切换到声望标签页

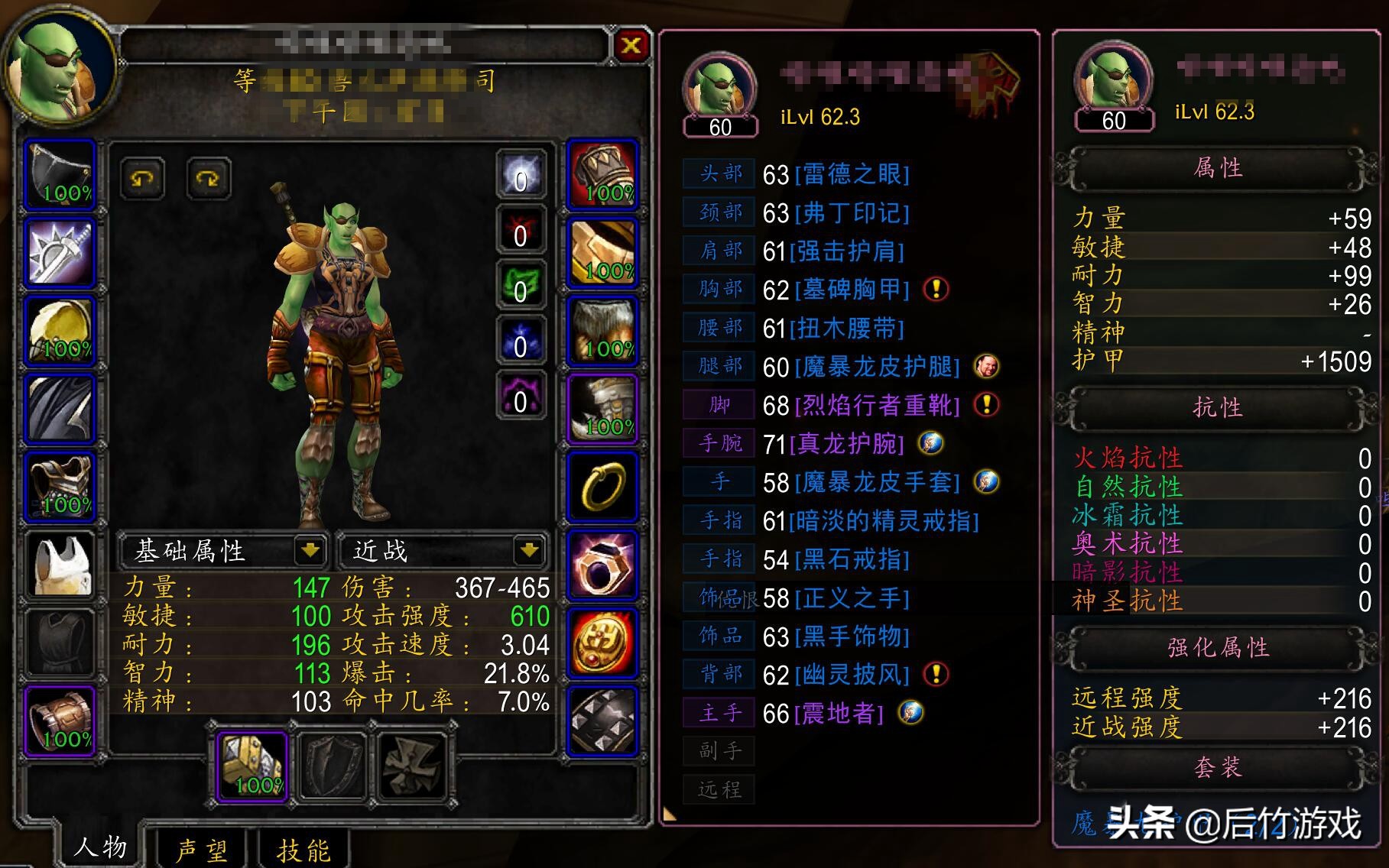point(203,848)
